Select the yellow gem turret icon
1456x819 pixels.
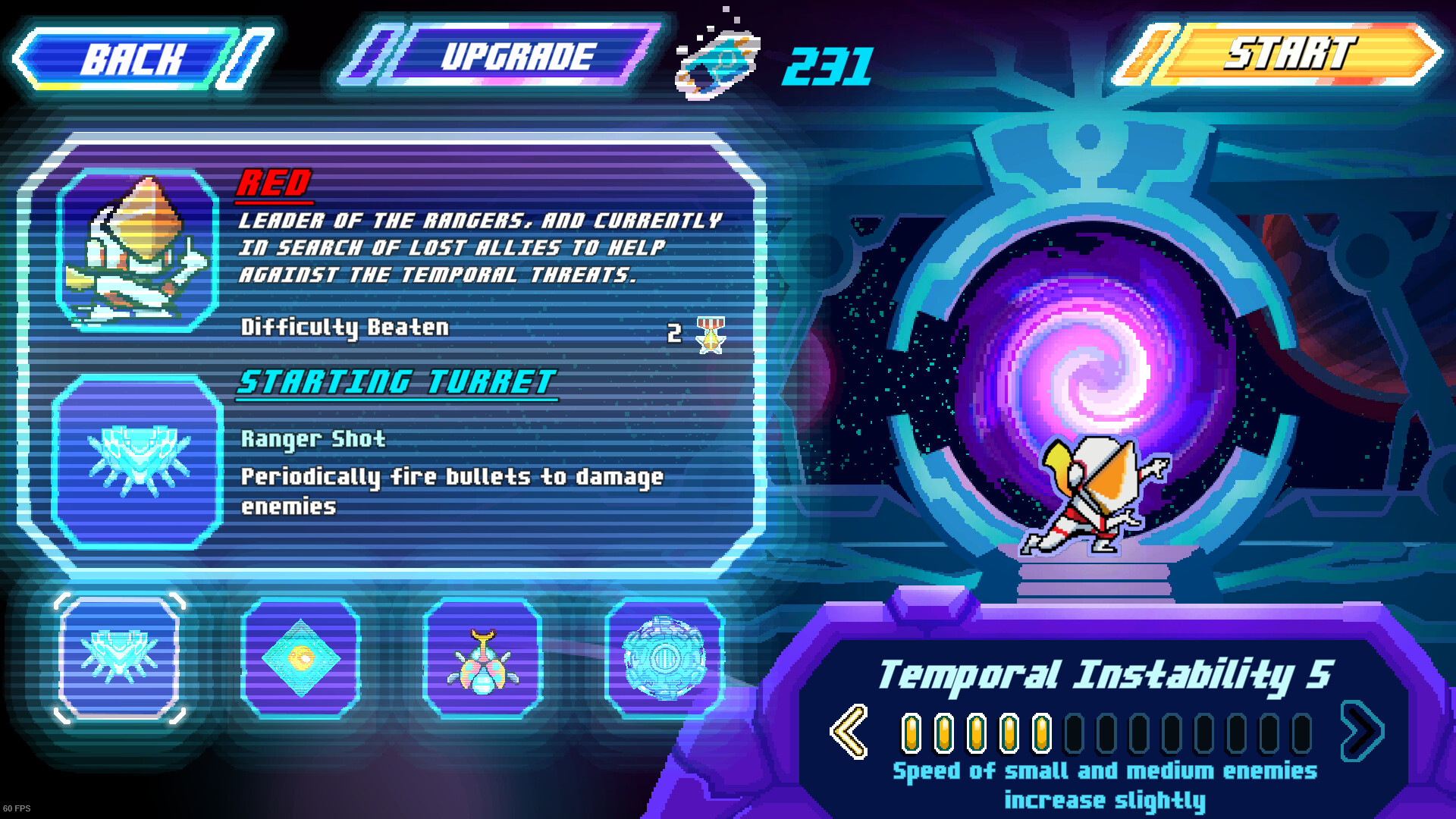point(302,658)
